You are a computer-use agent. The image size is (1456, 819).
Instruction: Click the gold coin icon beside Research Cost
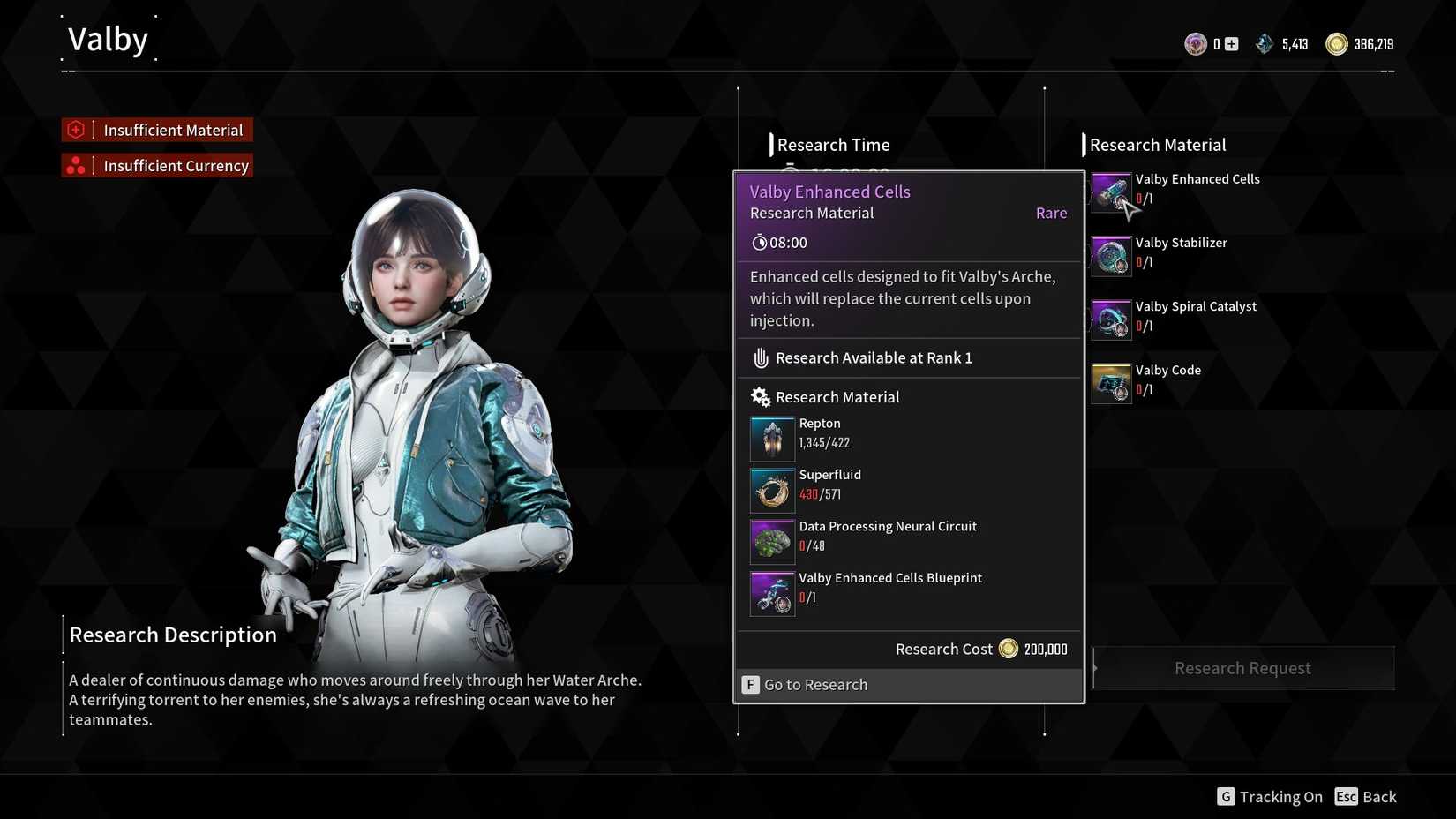pyautogui.click(x=1009, y=649)
